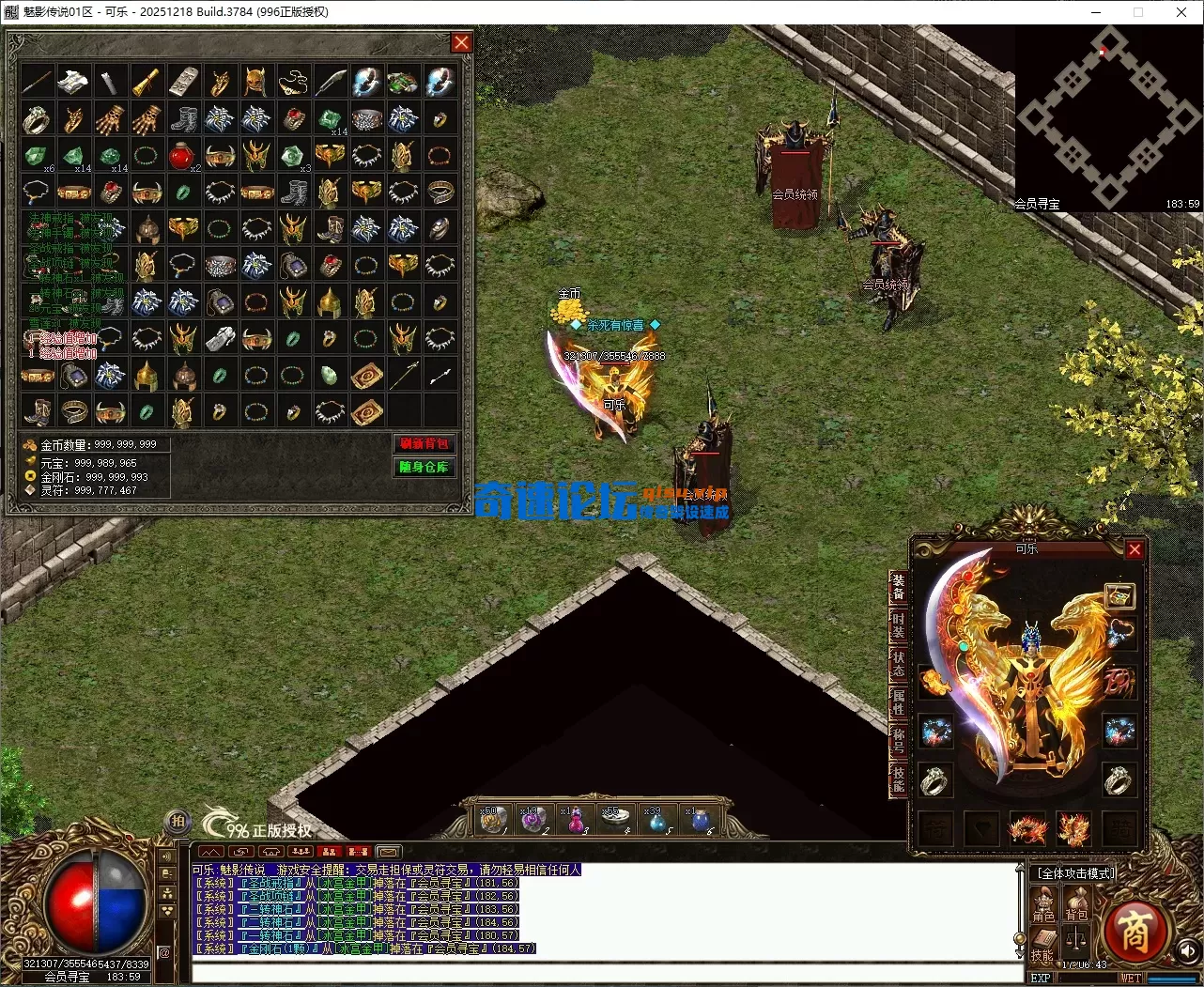Image resolution: width=1204 pixels, height=987 pixels.
Task: Show the 属性 attributes tab
Action: (899, 702)
